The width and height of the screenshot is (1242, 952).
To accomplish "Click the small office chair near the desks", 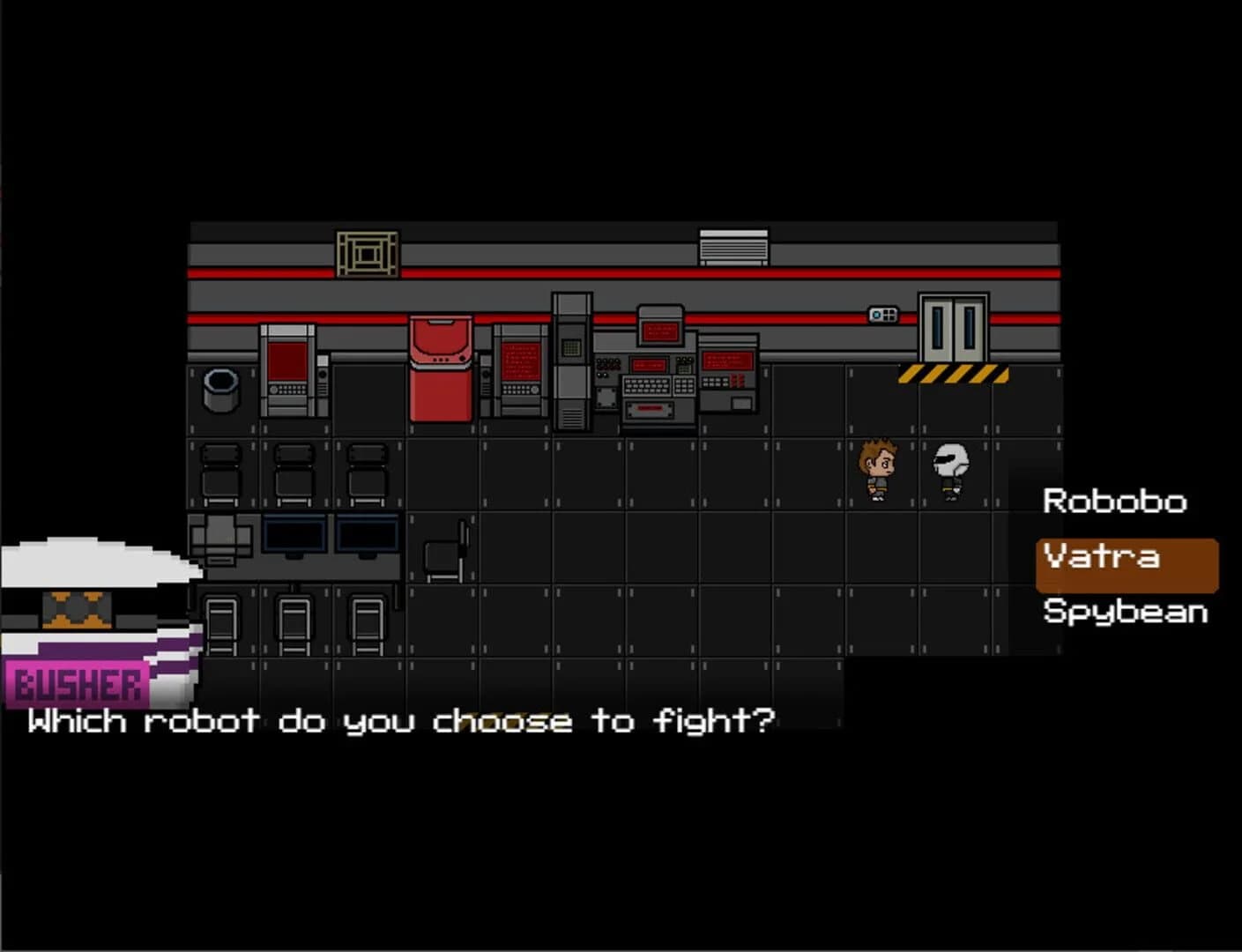I will (445, 551).
